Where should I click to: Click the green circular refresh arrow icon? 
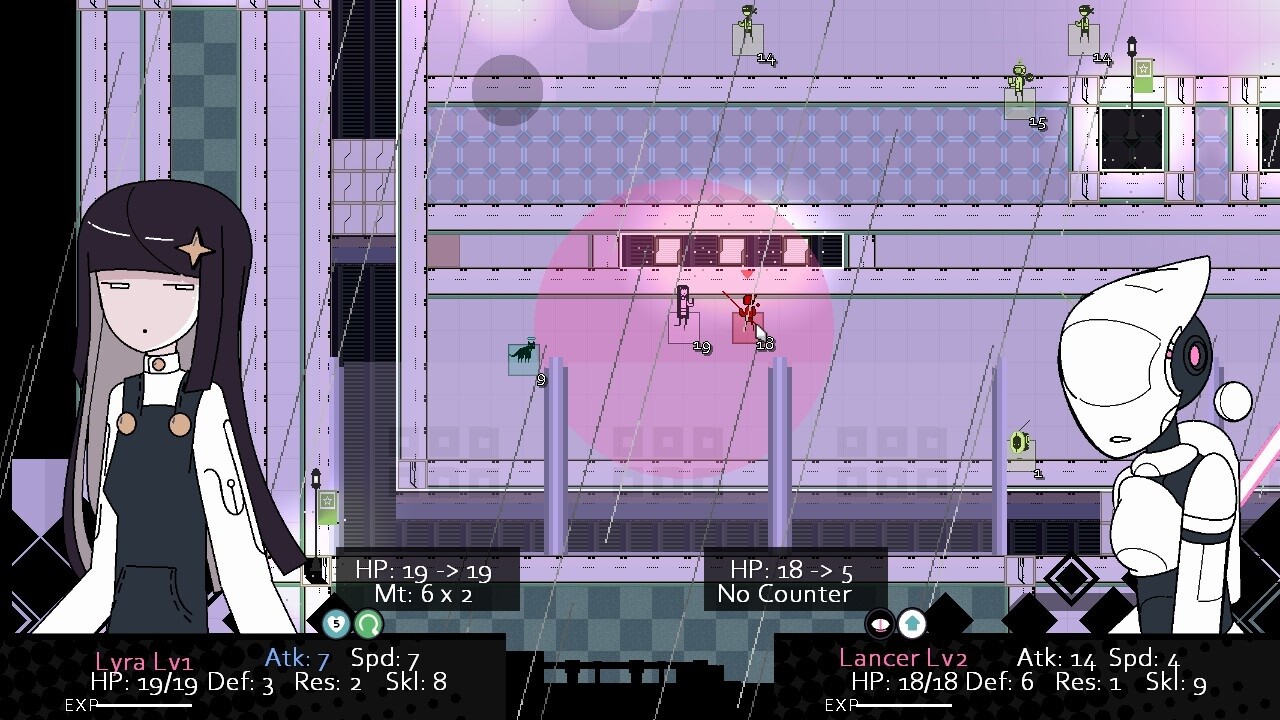pos(368,624)
